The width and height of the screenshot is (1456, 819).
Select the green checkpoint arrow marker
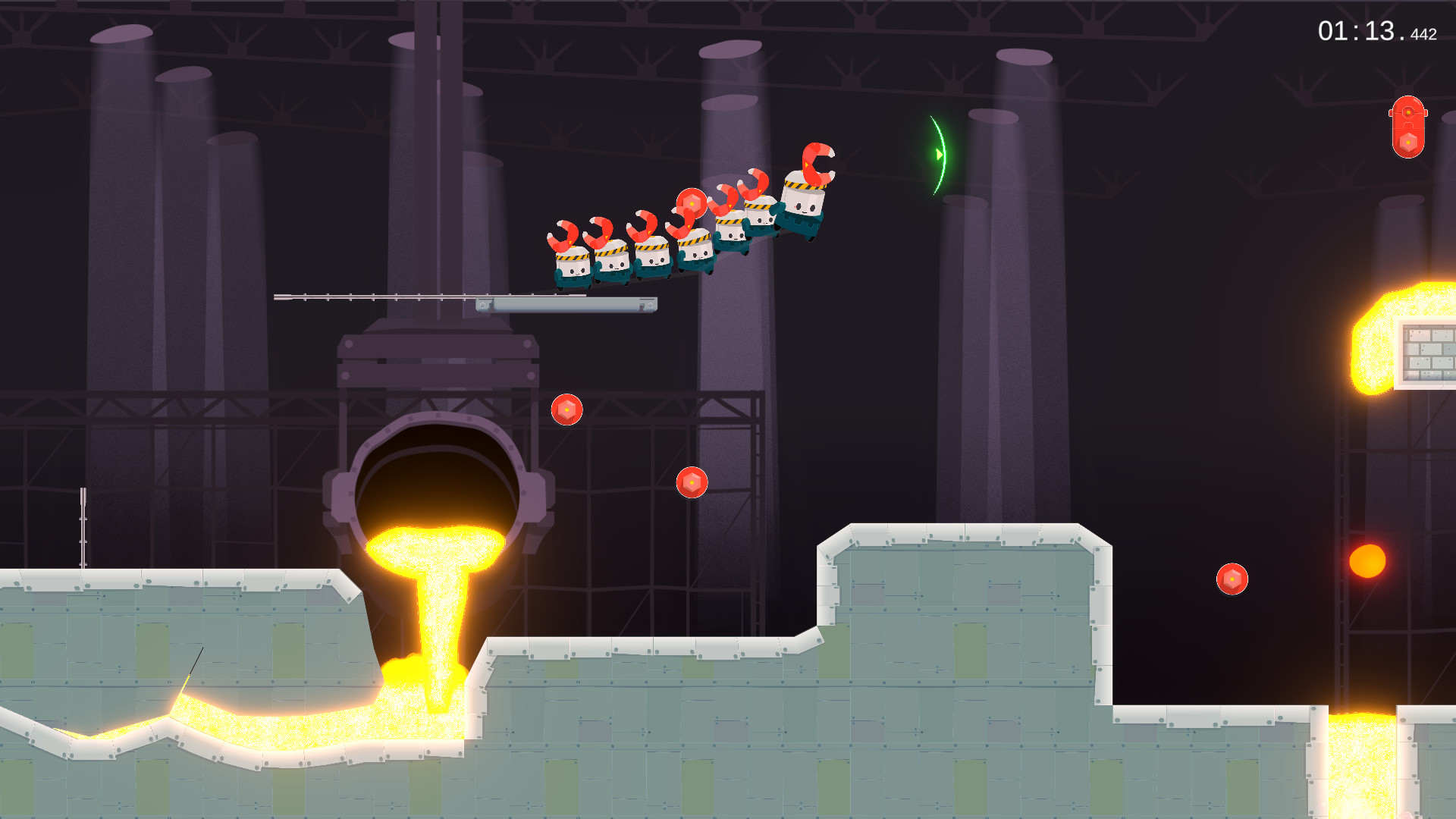point(938,154)
